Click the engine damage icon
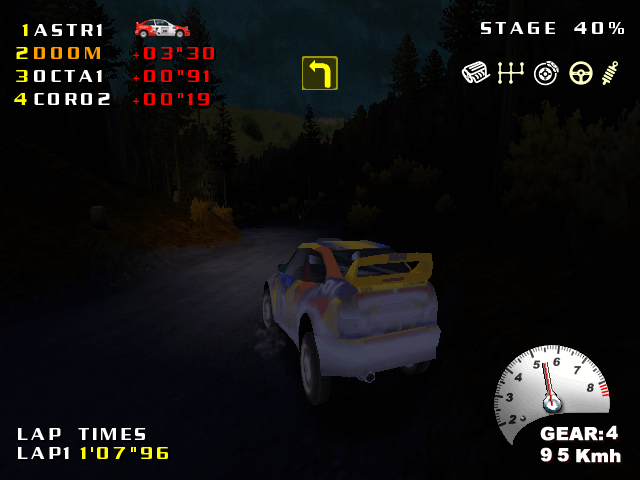 (475, 72)
